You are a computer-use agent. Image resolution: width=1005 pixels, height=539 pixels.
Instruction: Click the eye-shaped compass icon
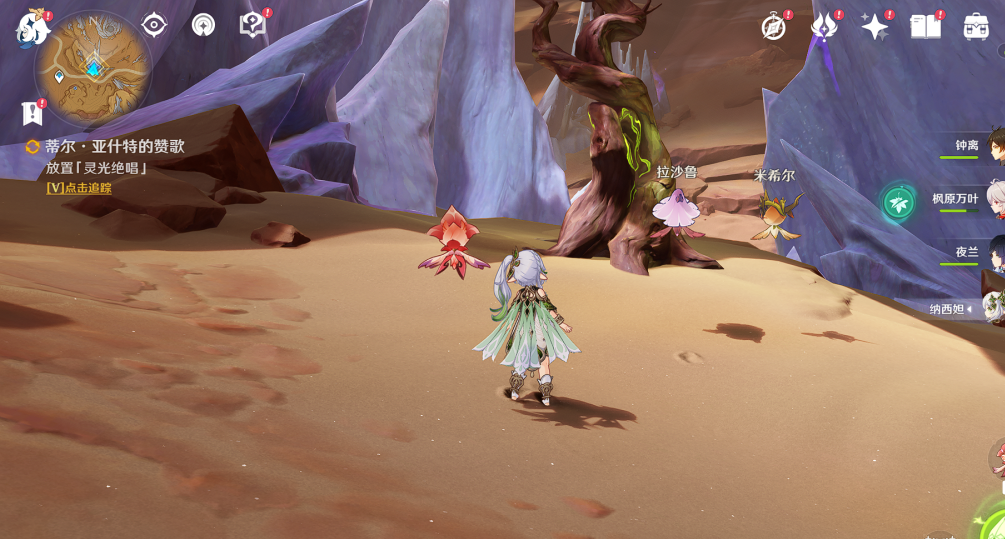click(x=154, y=25)
